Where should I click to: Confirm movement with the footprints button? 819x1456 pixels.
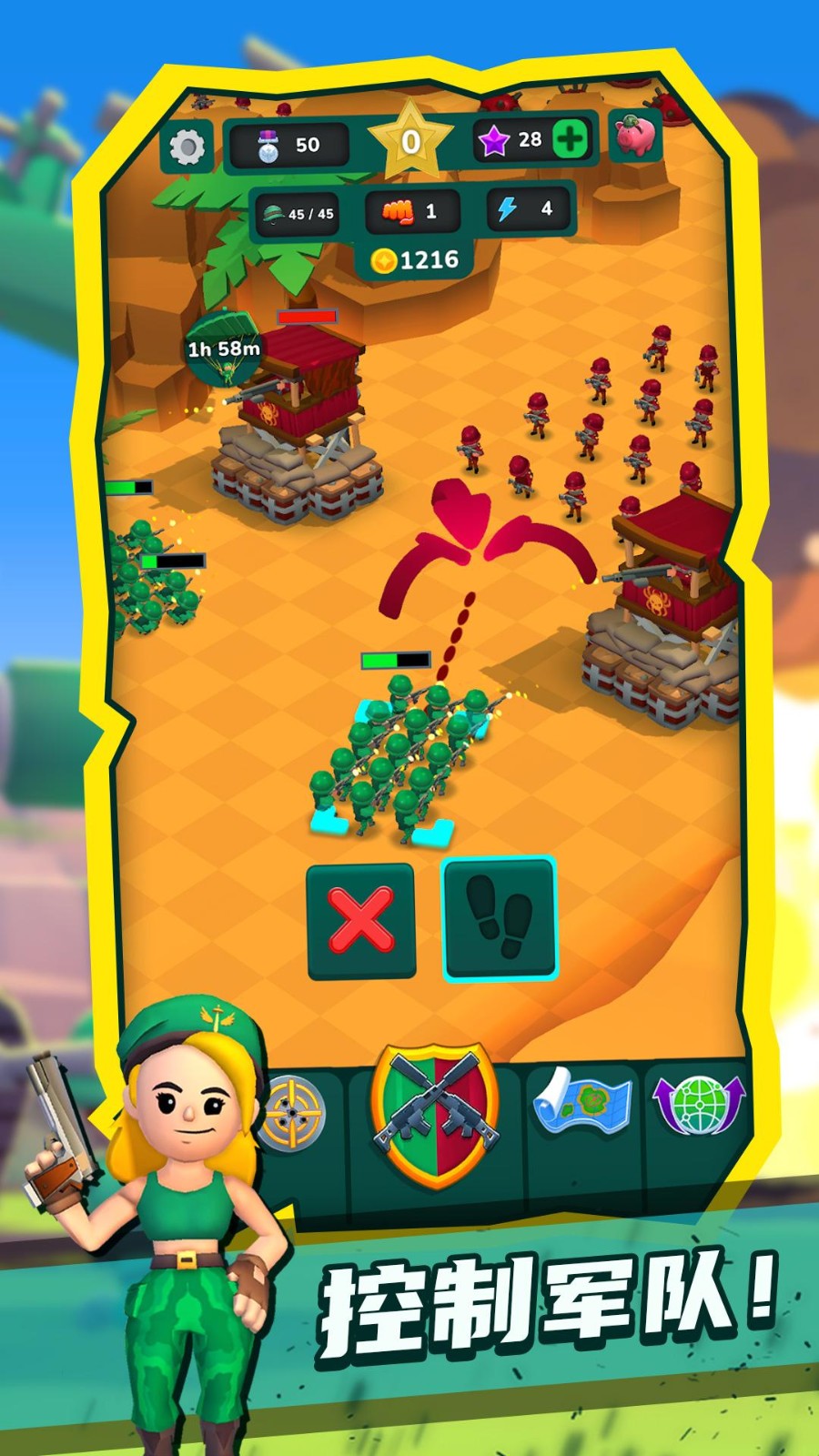[x=499, y=918]
